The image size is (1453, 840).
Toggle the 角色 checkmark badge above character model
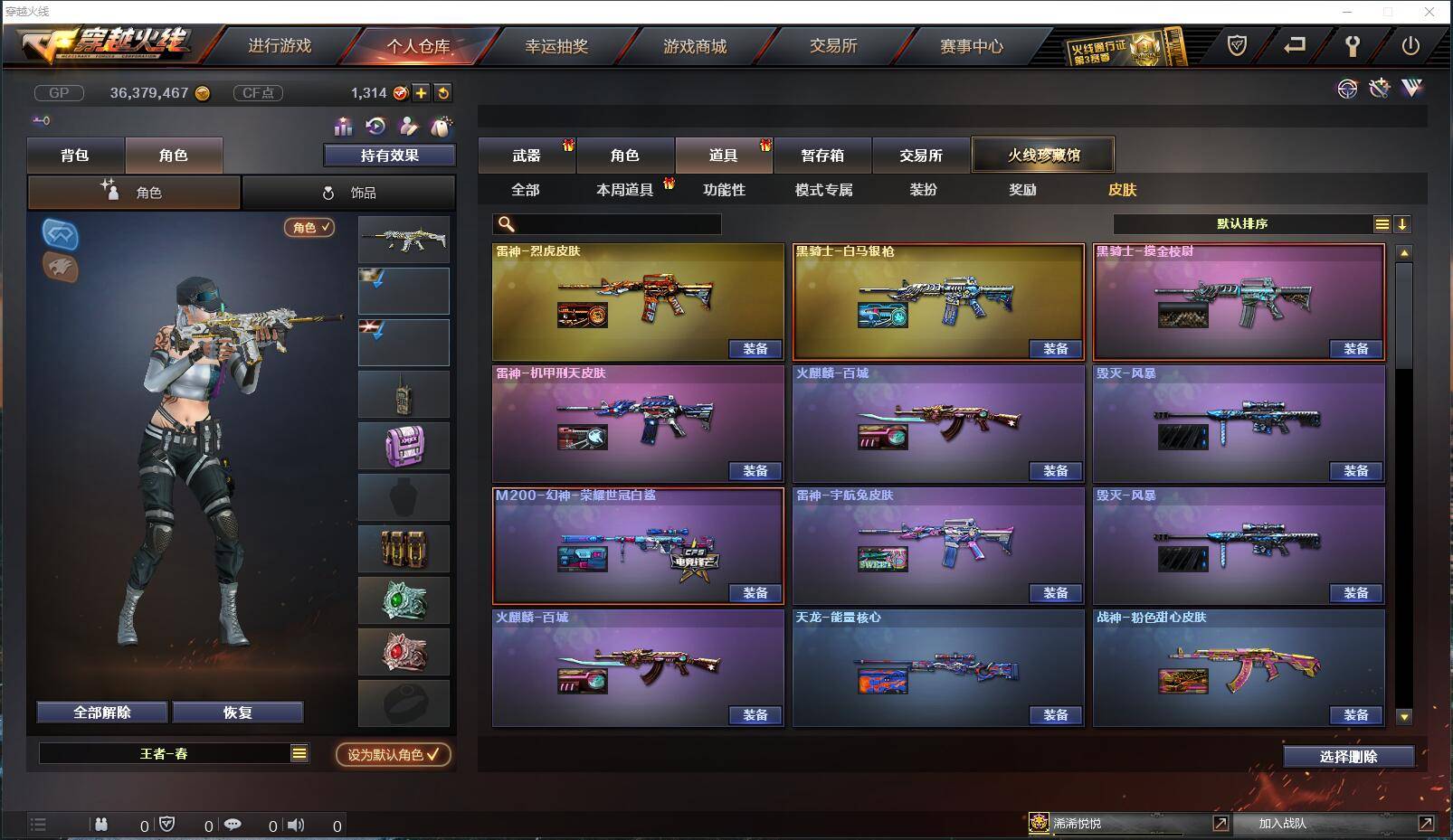click(309, 229)
